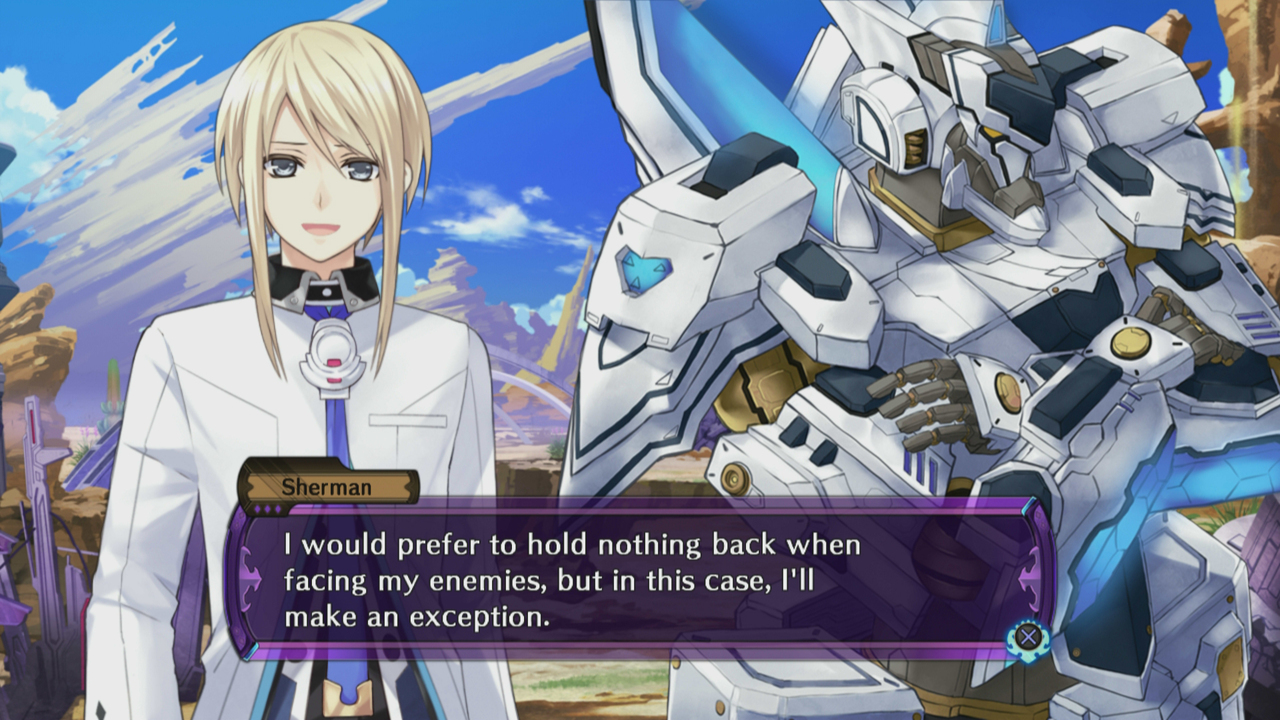Open the nameplate banner above the dialogue
Viewport: 1280px width, 720px height.
[x=330, y=487]
